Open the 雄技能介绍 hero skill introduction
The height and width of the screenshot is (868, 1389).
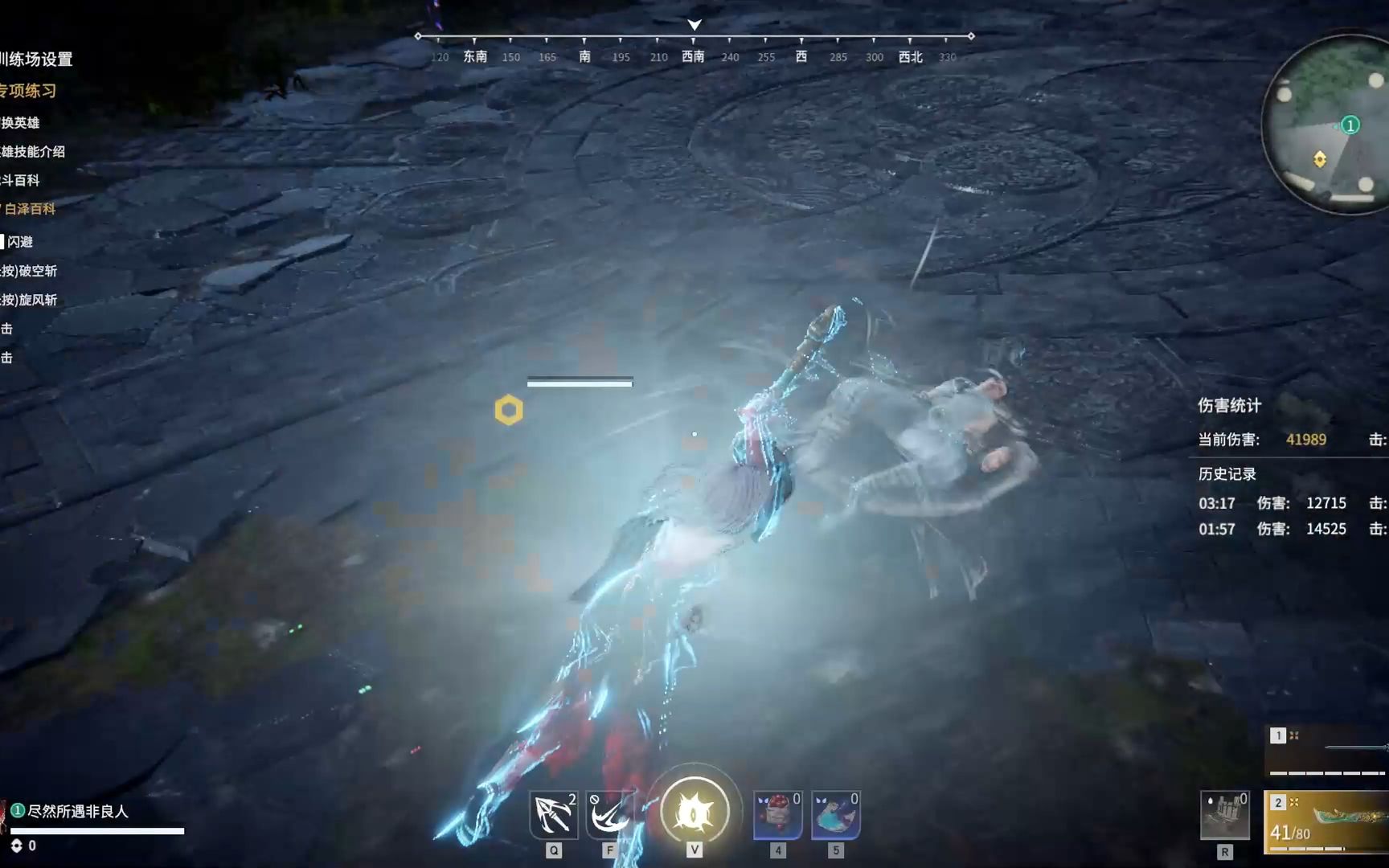[33, 151]
